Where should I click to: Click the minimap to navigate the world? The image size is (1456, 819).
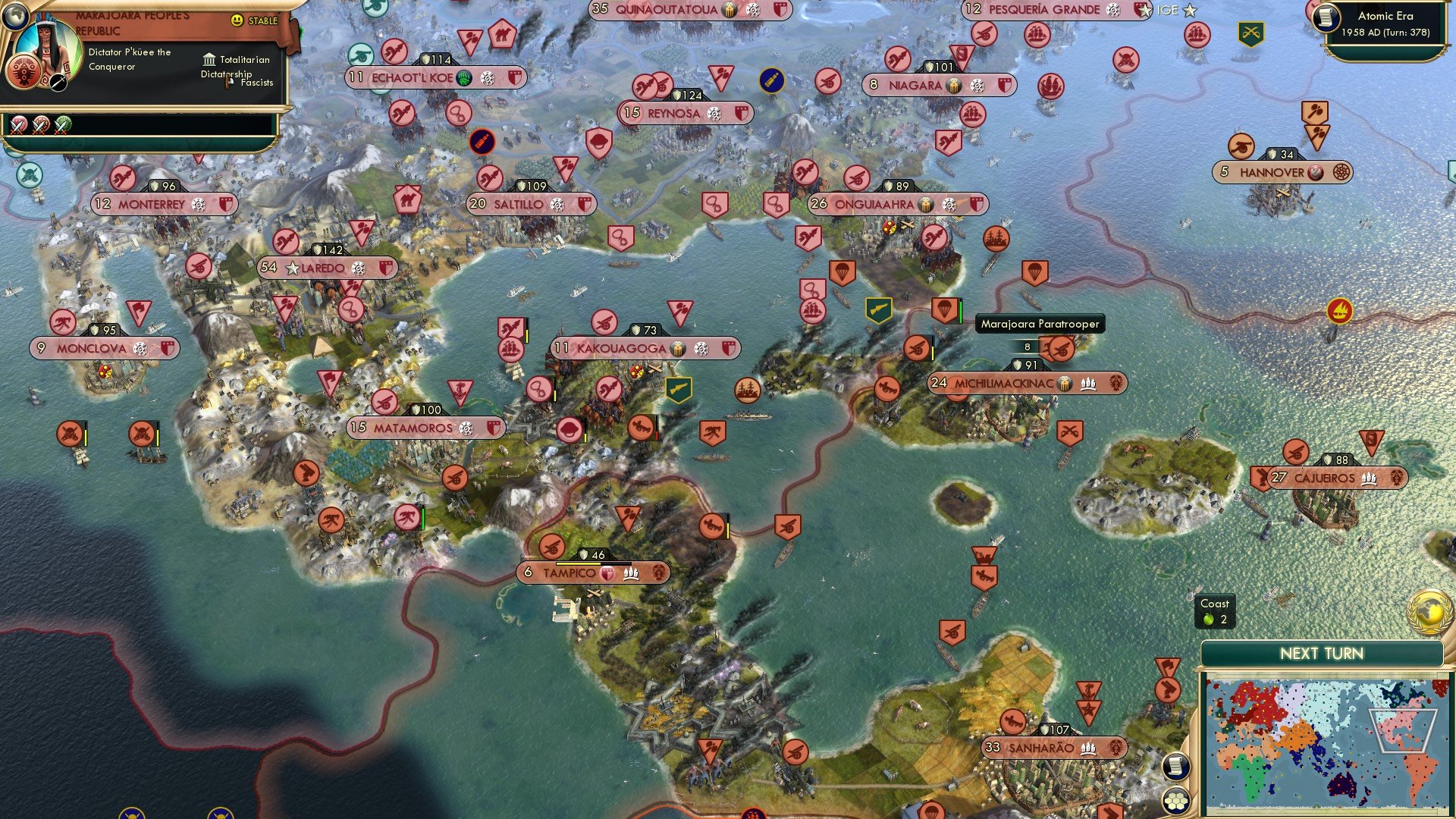pos(1327,739)
